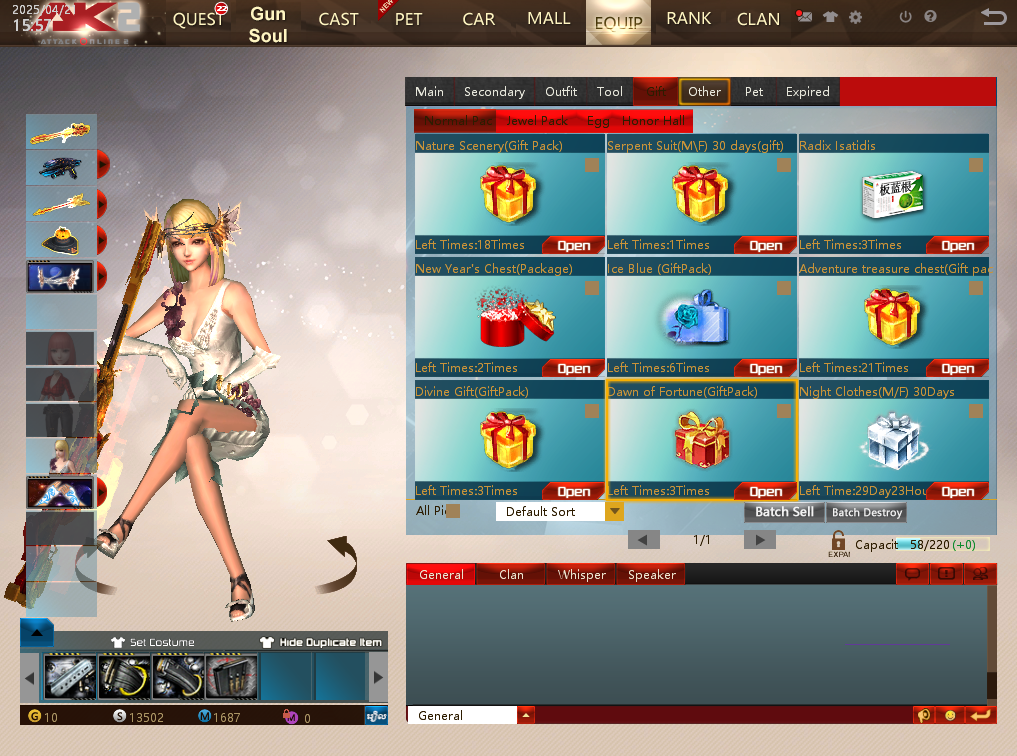1017x756 pixels.
Task: Show the Outfit inventory tab
Action: [x=561, y=92]
